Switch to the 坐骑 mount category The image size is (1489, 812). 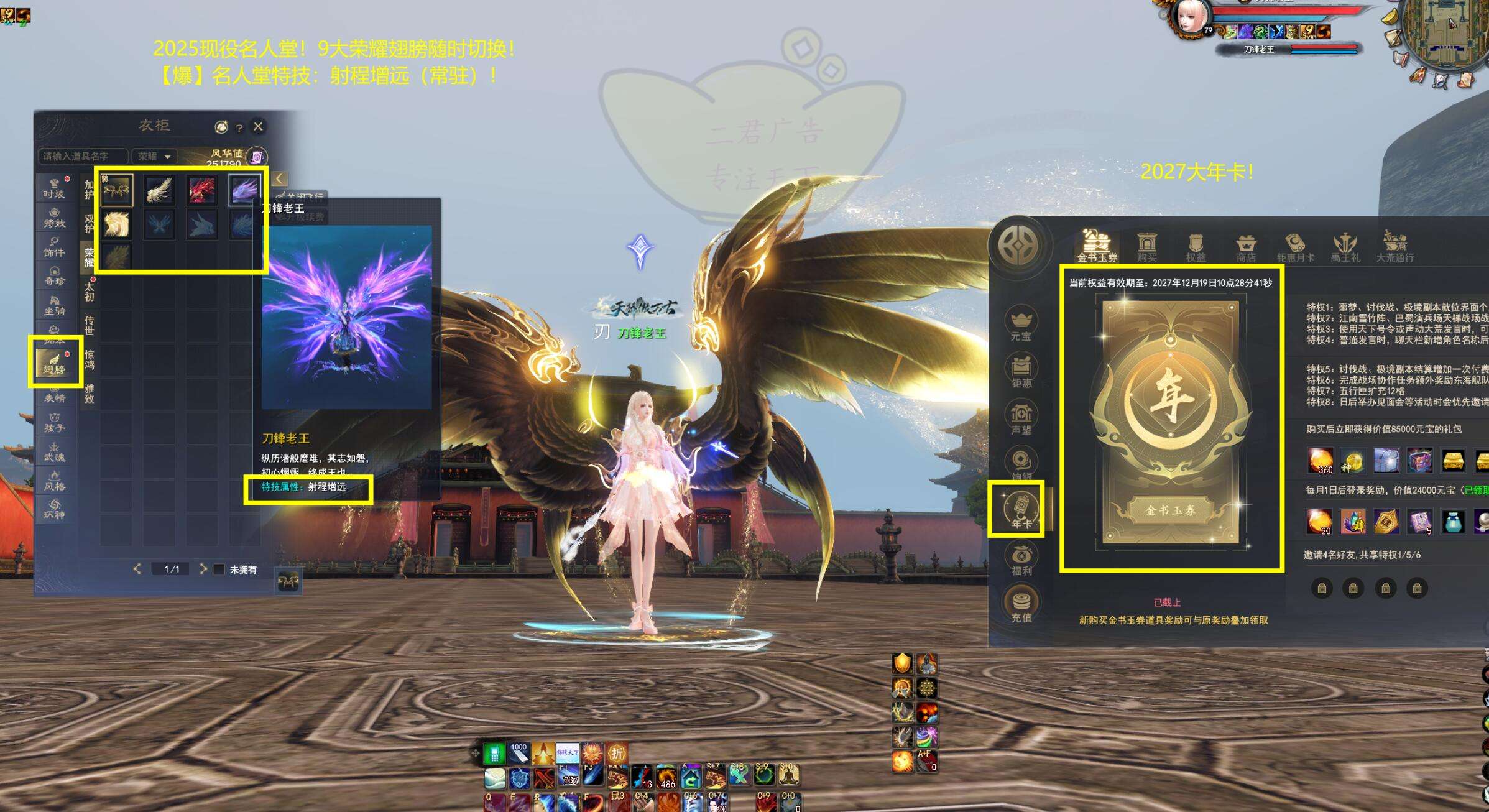pos(54,305)
